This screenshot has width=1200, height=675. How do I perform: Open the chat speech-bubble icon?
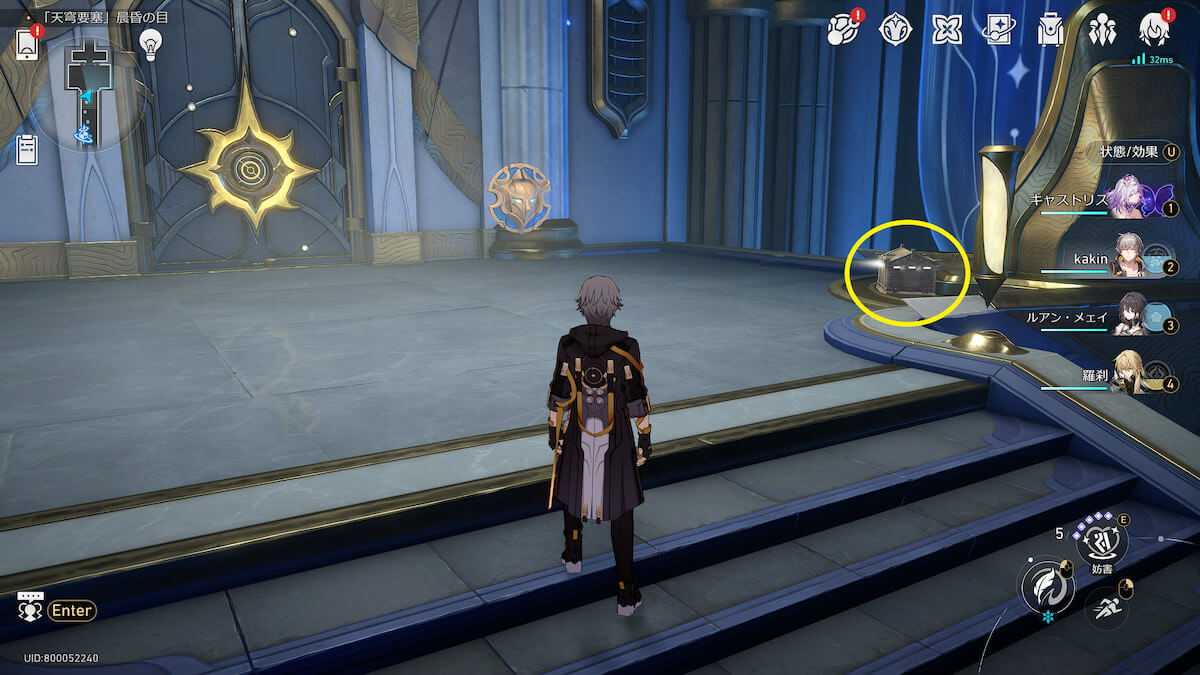click(31, 607)
